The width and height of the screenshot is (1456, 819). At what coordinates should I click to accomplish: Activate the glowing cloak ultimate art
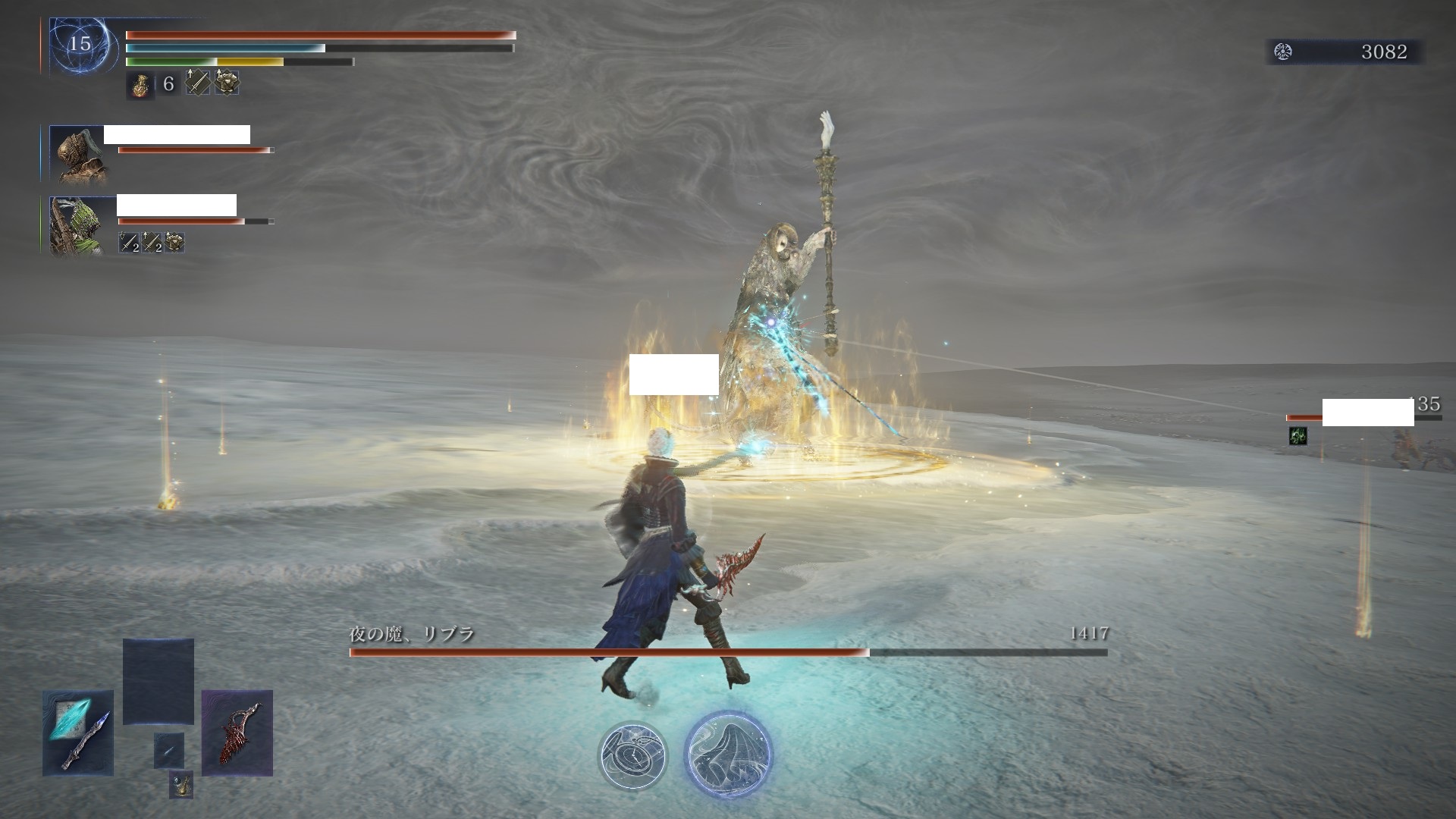click(728, 754)
